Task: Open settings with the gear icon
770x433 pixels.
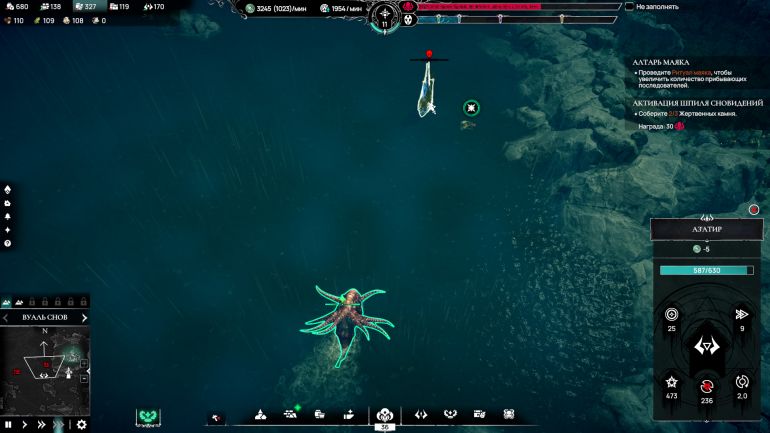Action: 81,425
